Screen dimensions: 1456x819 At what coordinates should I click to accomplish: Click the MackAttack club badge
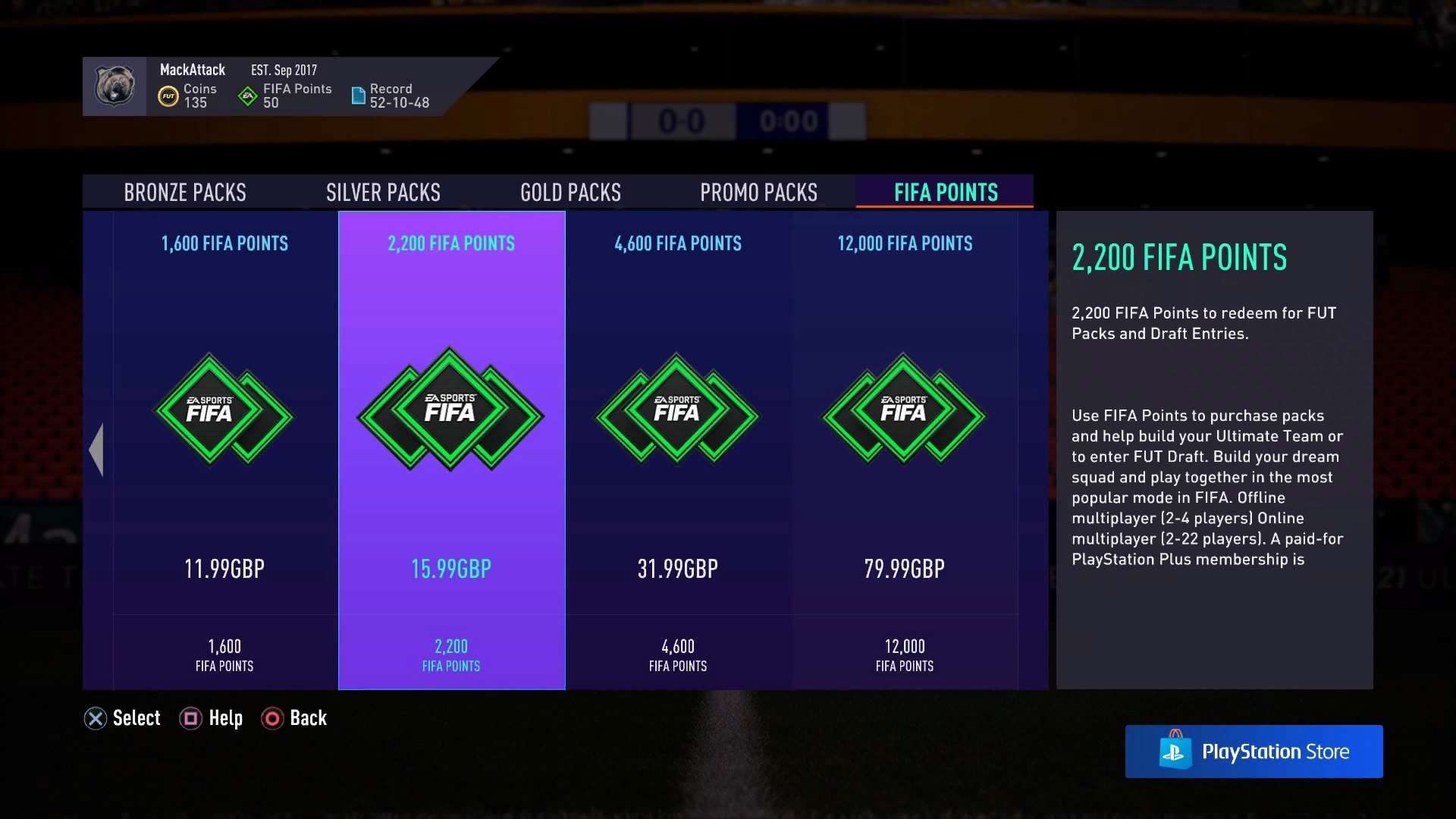(115, 86)
